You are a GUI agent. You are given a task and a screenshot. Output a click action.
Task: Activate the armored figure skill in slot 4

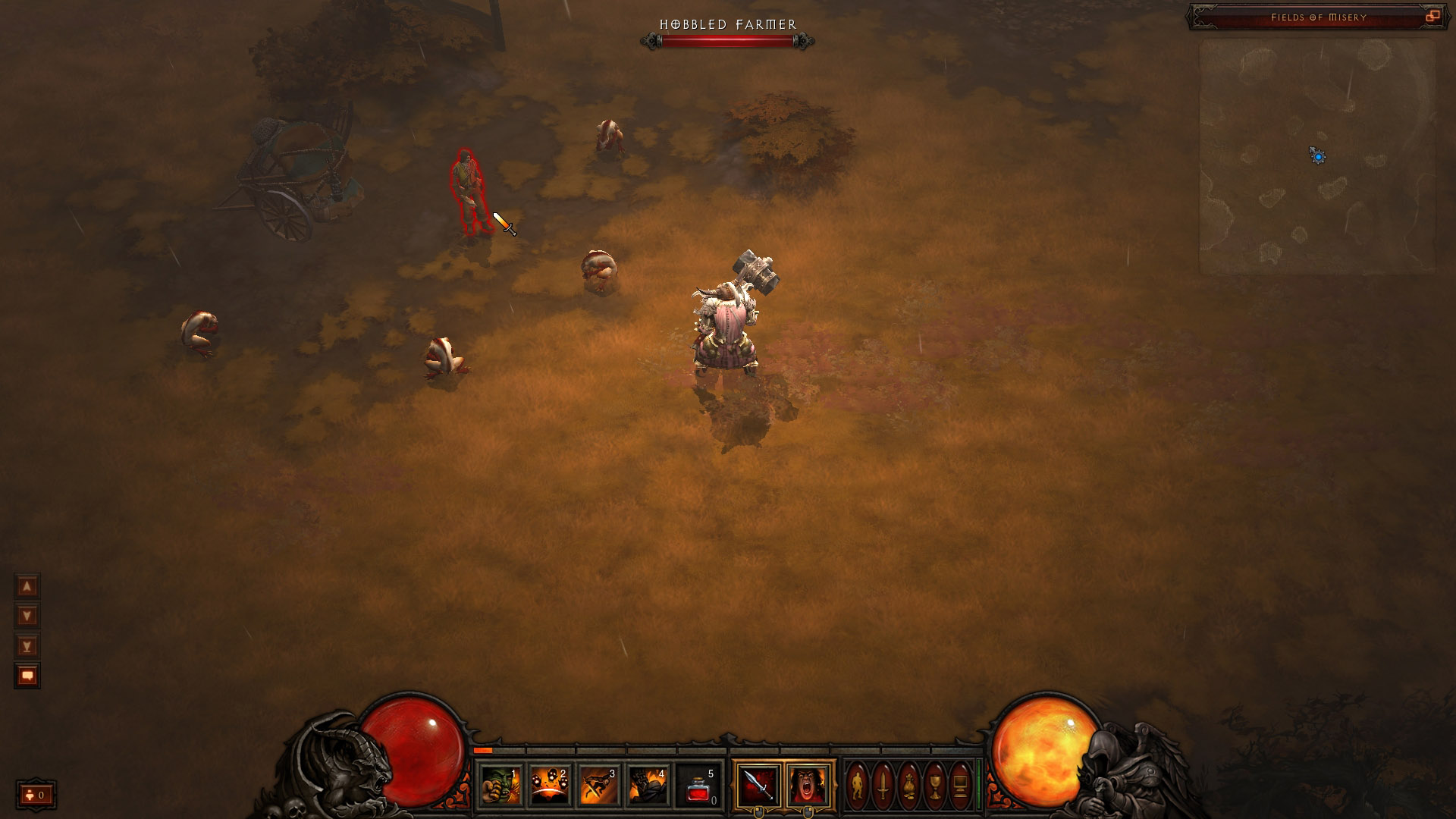point(648,785)
